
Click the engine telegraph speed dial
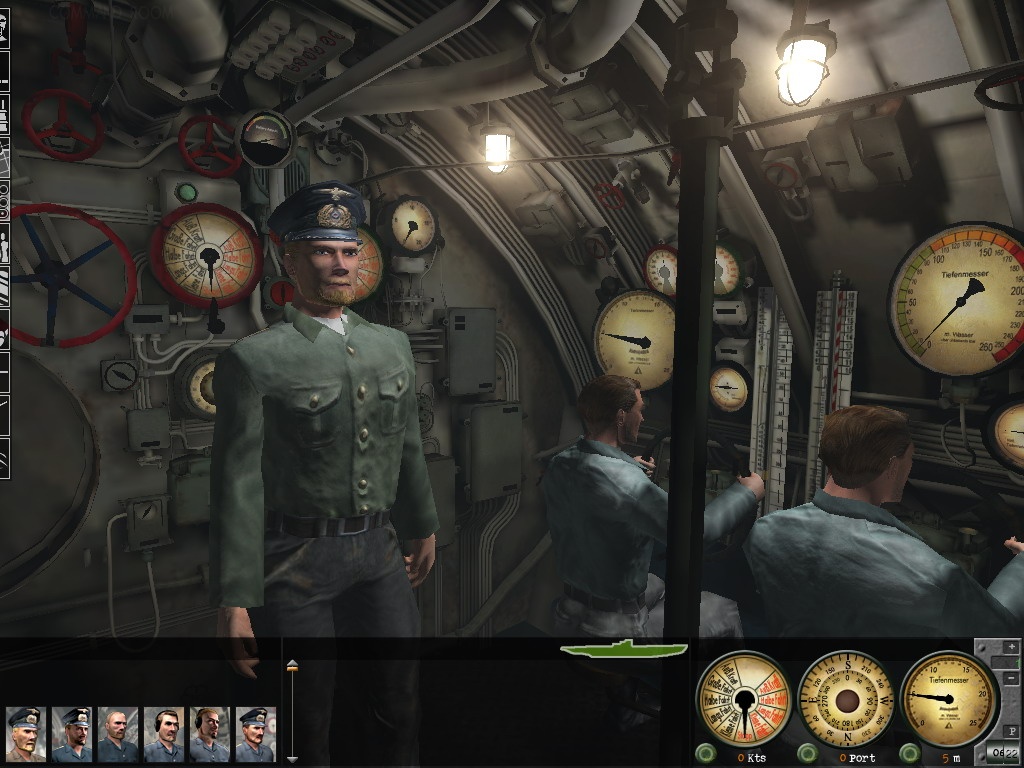coord(743,698)
